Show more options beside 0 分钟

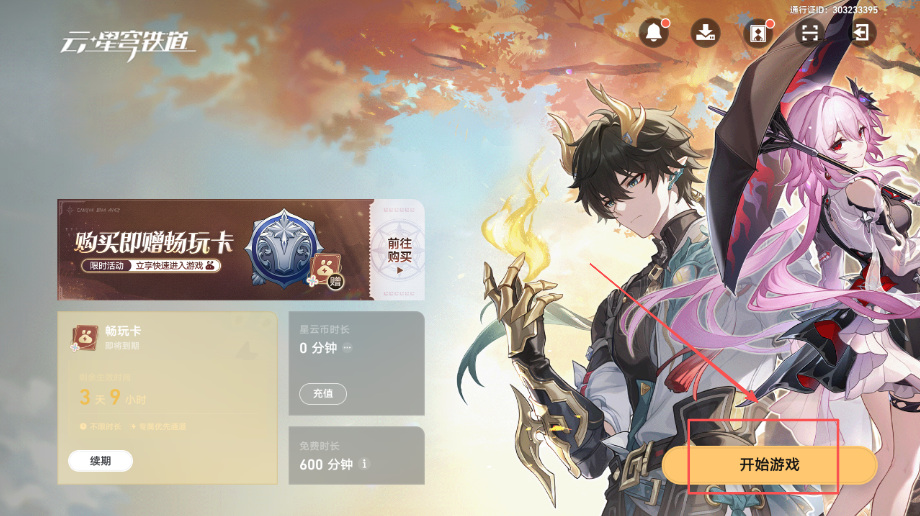point(348,348)
